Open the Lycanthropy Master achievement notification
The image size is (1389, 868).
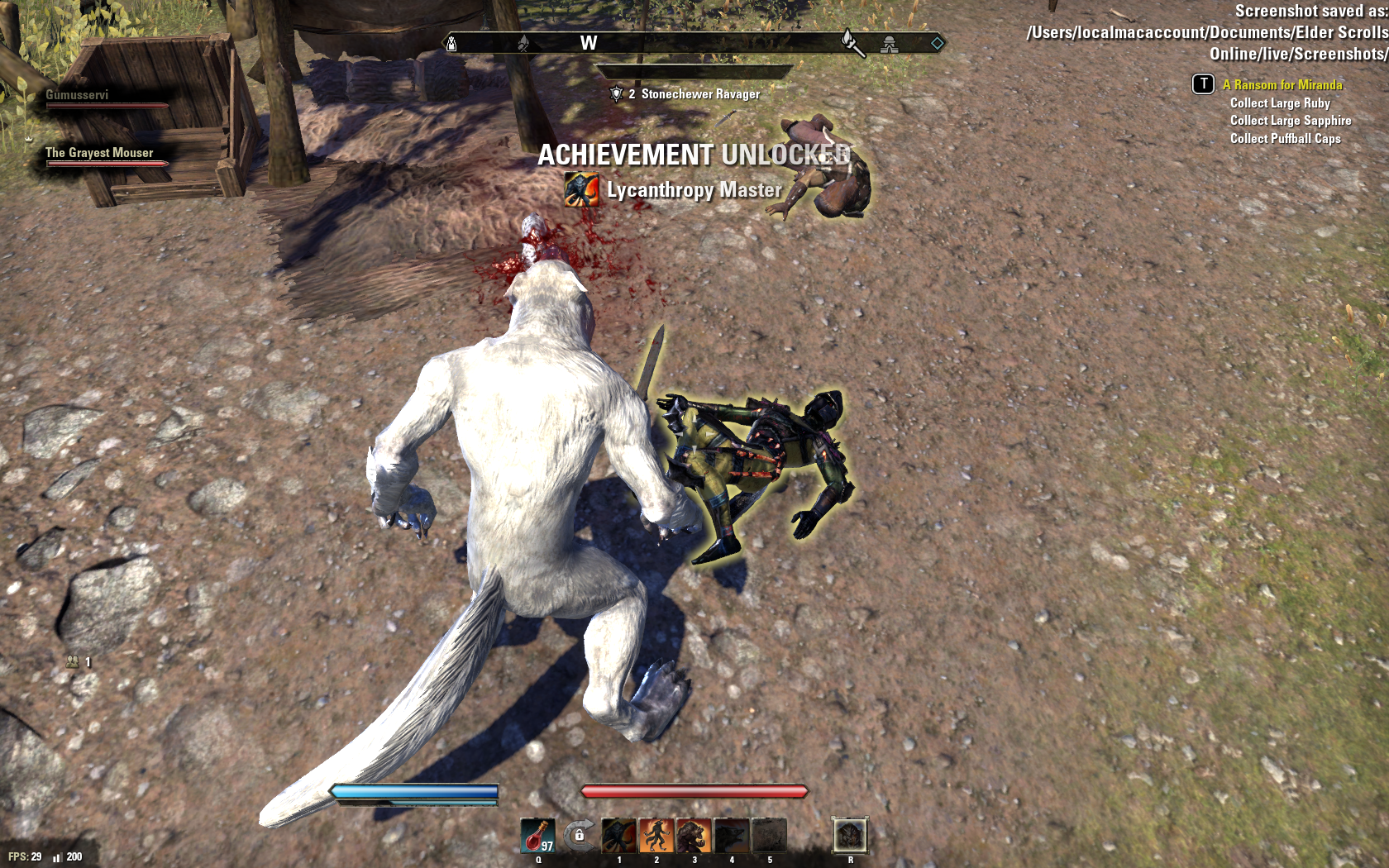[694, 190]
